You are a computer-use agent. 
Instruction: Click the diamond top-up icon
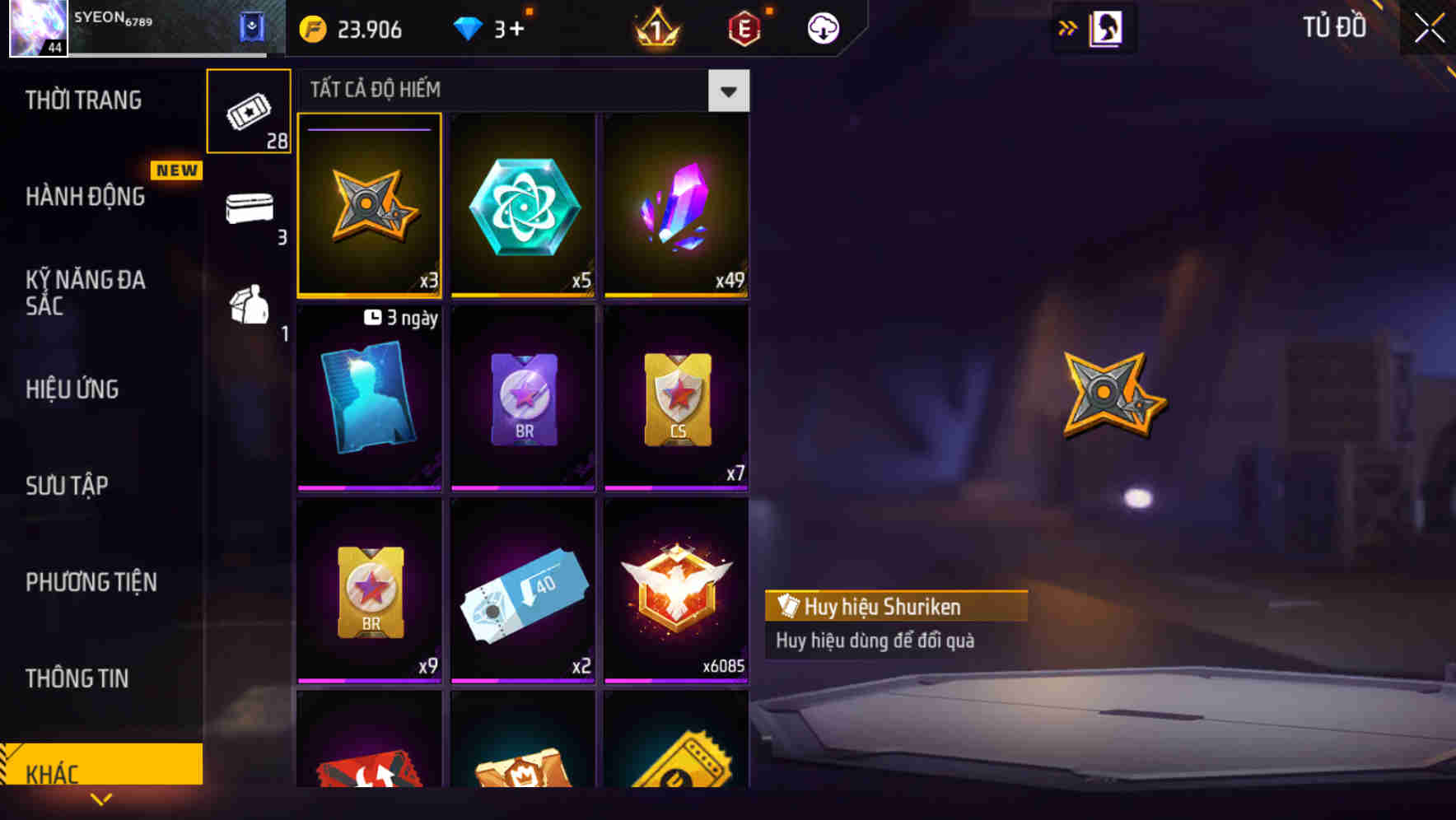[468, 28]
